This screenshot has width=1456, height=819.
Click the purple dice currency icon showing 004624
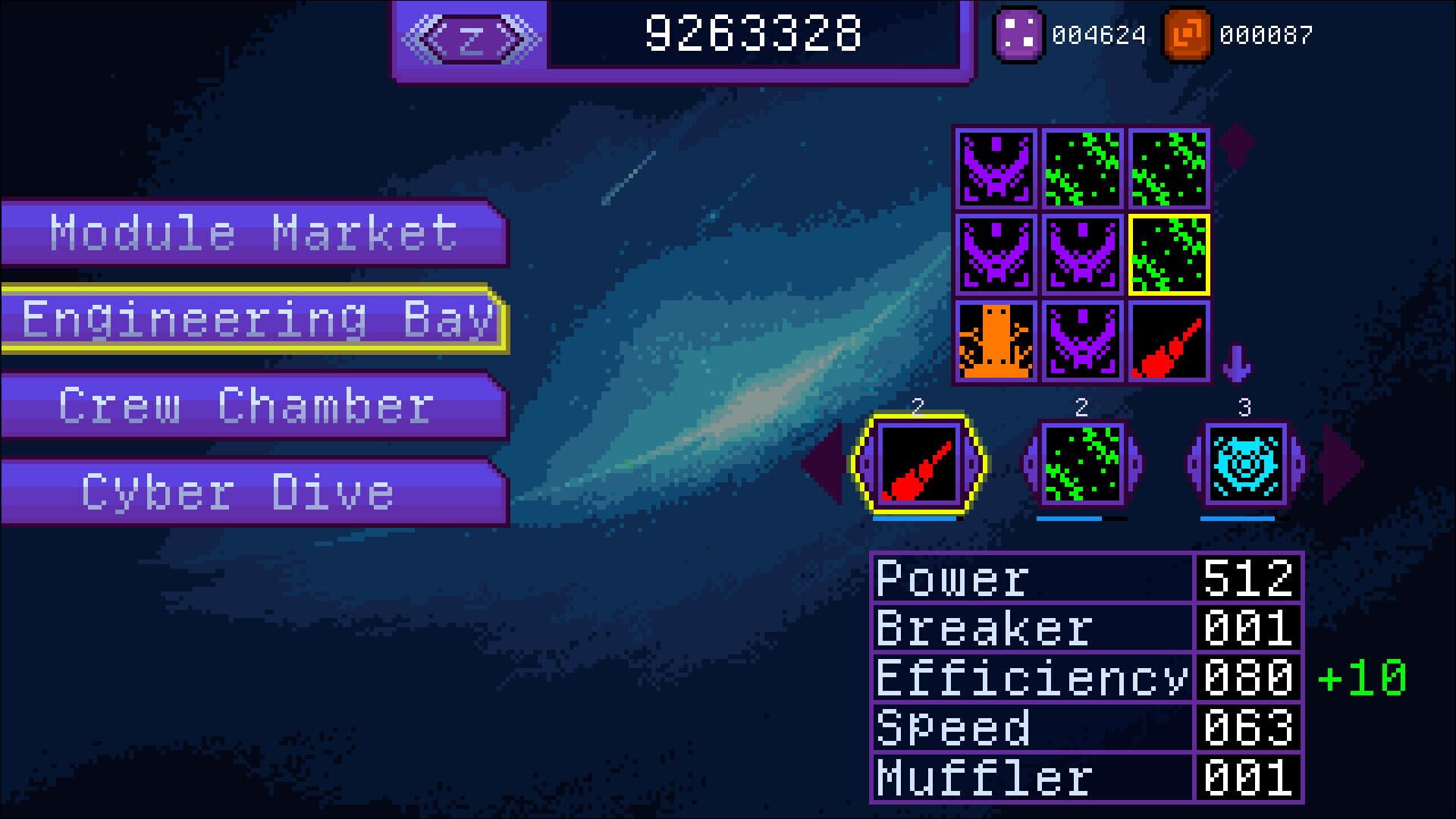pos(1018,33)
